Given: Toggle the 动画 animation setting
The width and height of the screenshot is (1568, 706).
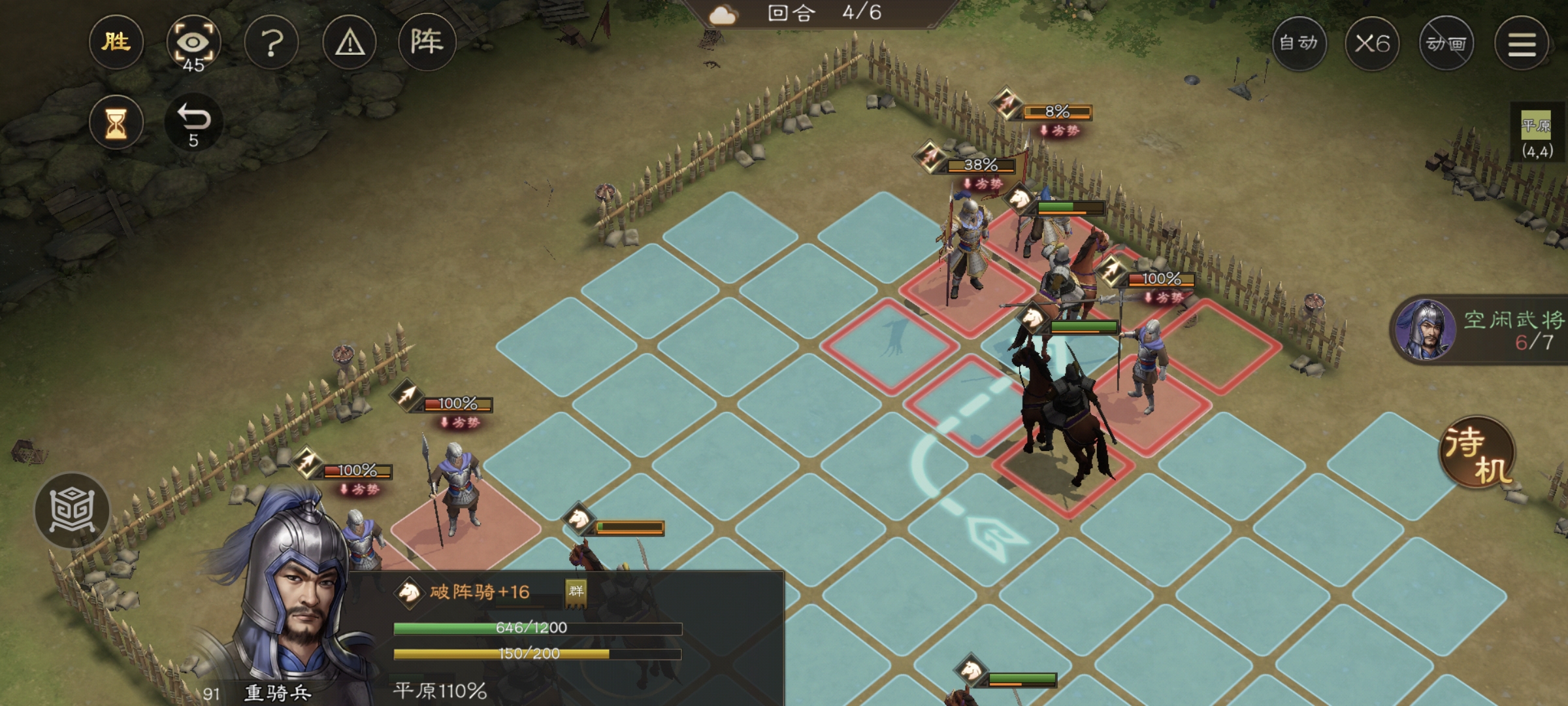Looking at the screenshot, I should coord(1446,44).
